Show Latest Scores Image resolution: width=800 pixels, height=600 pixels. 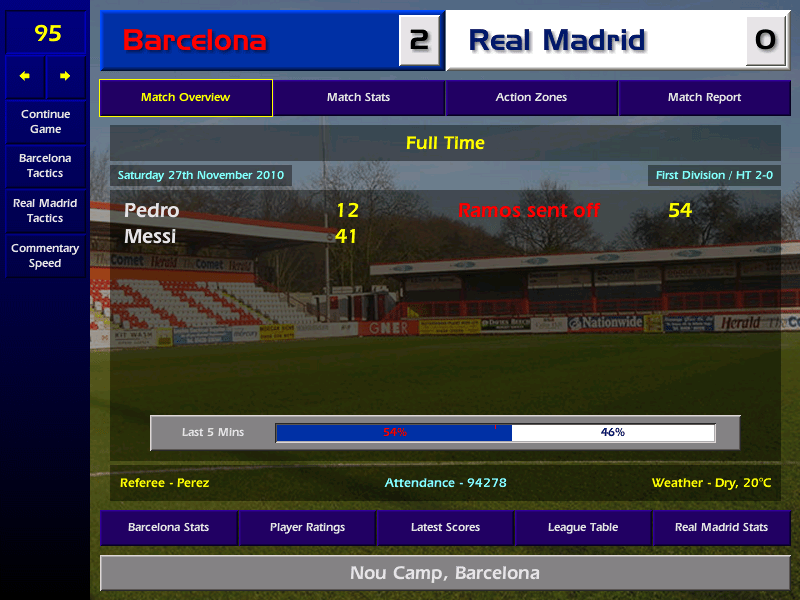pyautogui.click(x=445, y=527)
